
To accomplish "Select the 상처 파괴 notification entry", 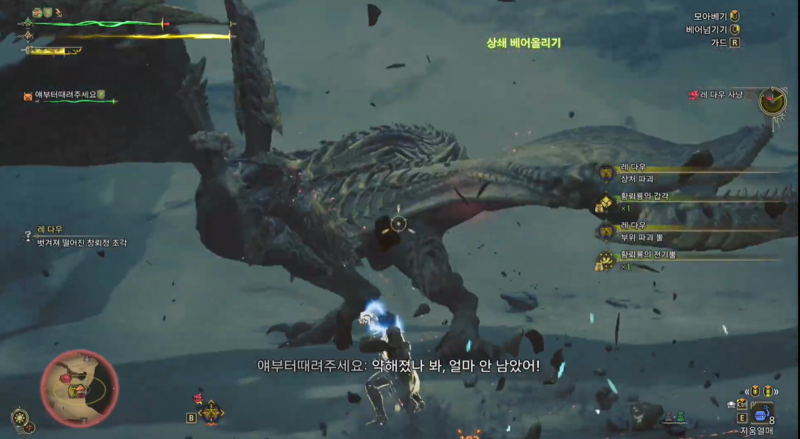I will point(642,178).
